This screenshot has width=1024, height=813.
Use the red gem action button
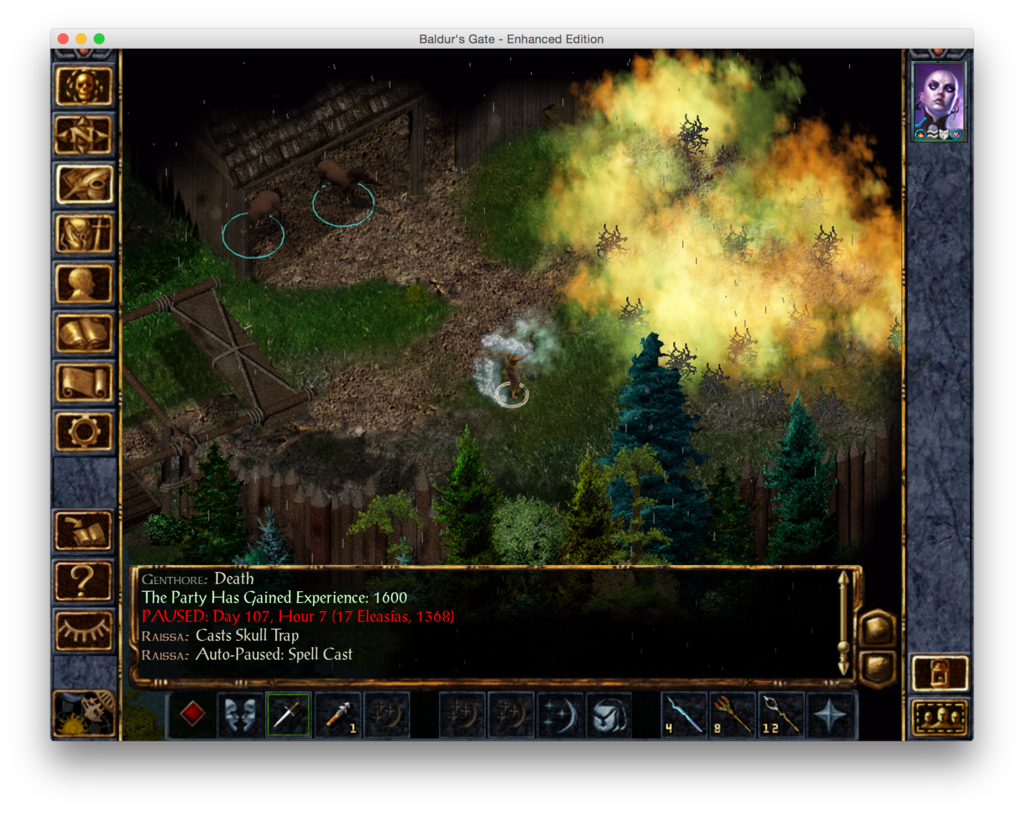191,715
